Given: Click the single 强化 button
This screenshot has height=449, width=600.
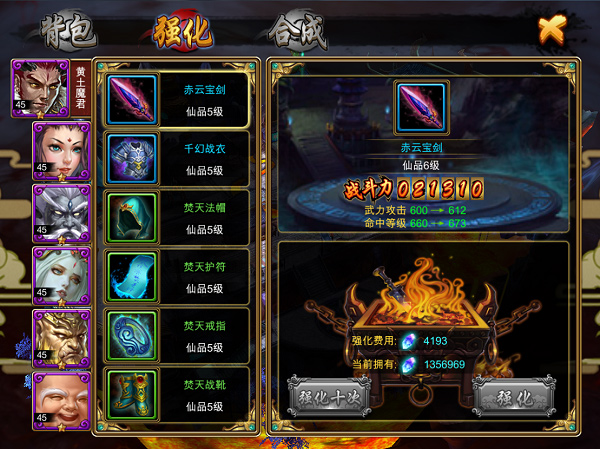Looking at the screenshot, I should tap(513, 395).
